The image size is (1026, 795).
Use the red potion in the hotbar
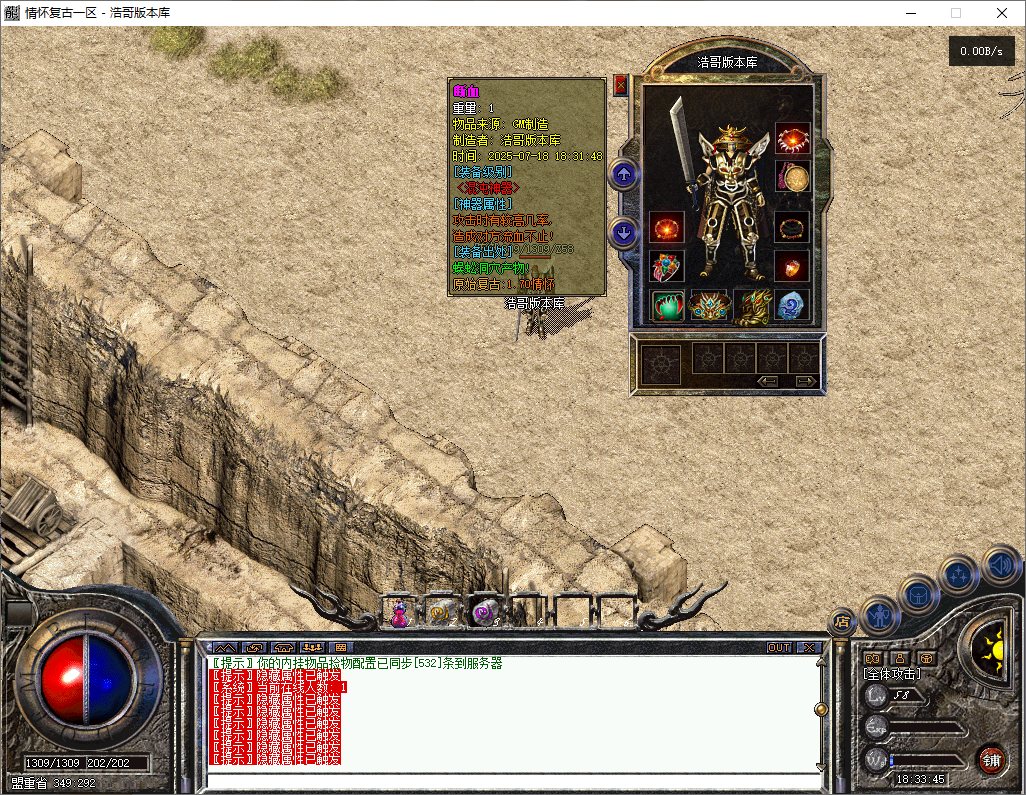(x=399, y=612)
